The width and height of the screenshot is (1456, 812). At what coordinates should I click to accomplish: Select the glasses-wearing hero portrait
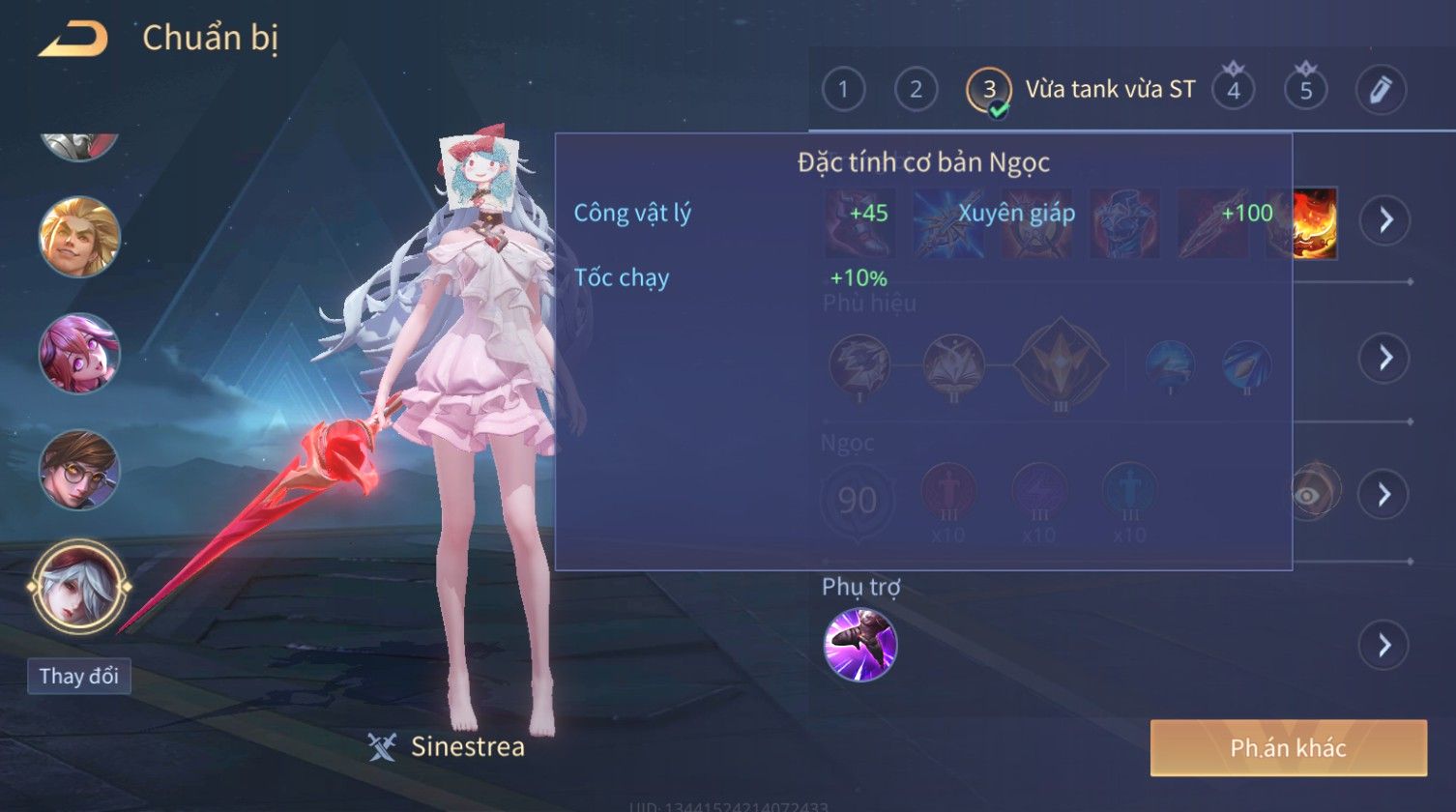point(79,470)
